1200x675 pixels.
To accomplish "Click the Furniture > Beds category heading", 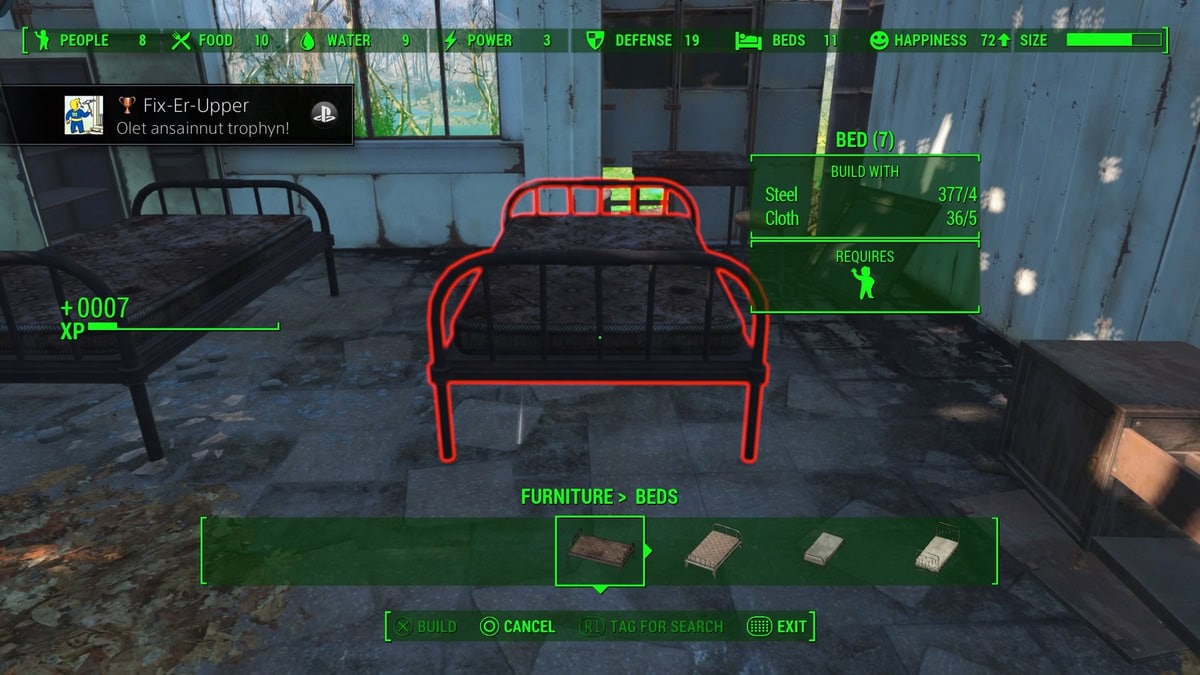I will coord(599,497).
